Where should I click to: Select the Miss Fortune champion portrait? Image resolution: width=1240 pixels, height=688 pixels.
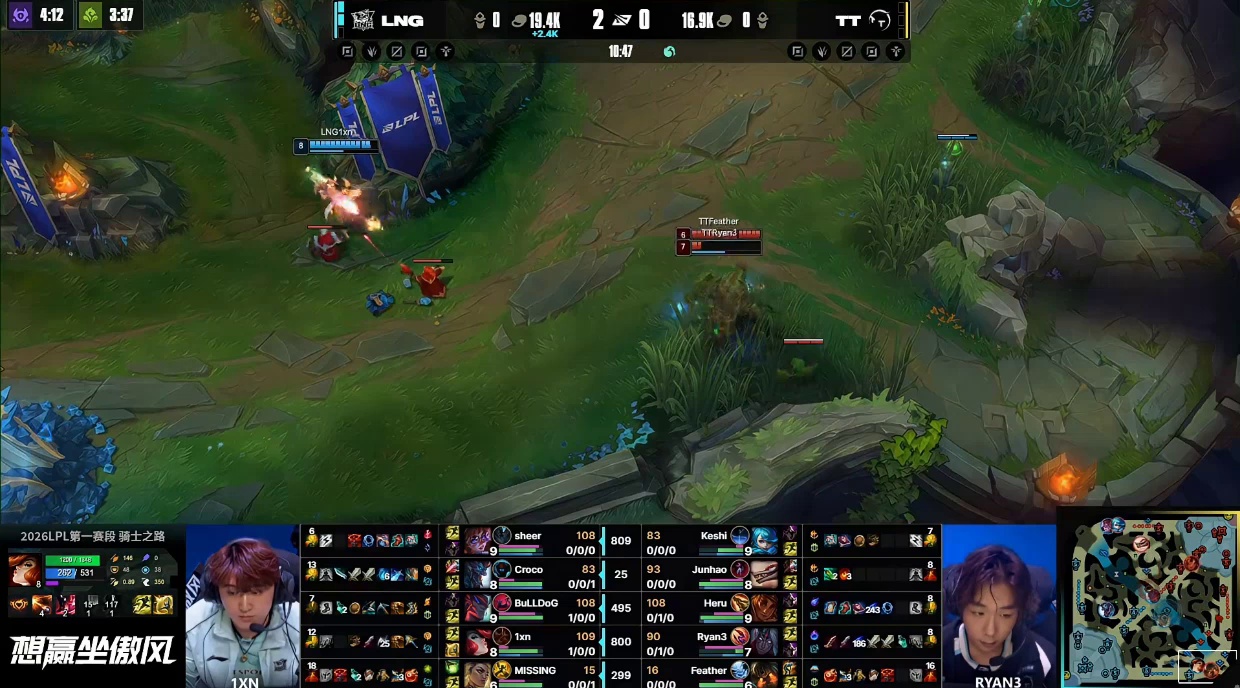click(x=24, y=571)
